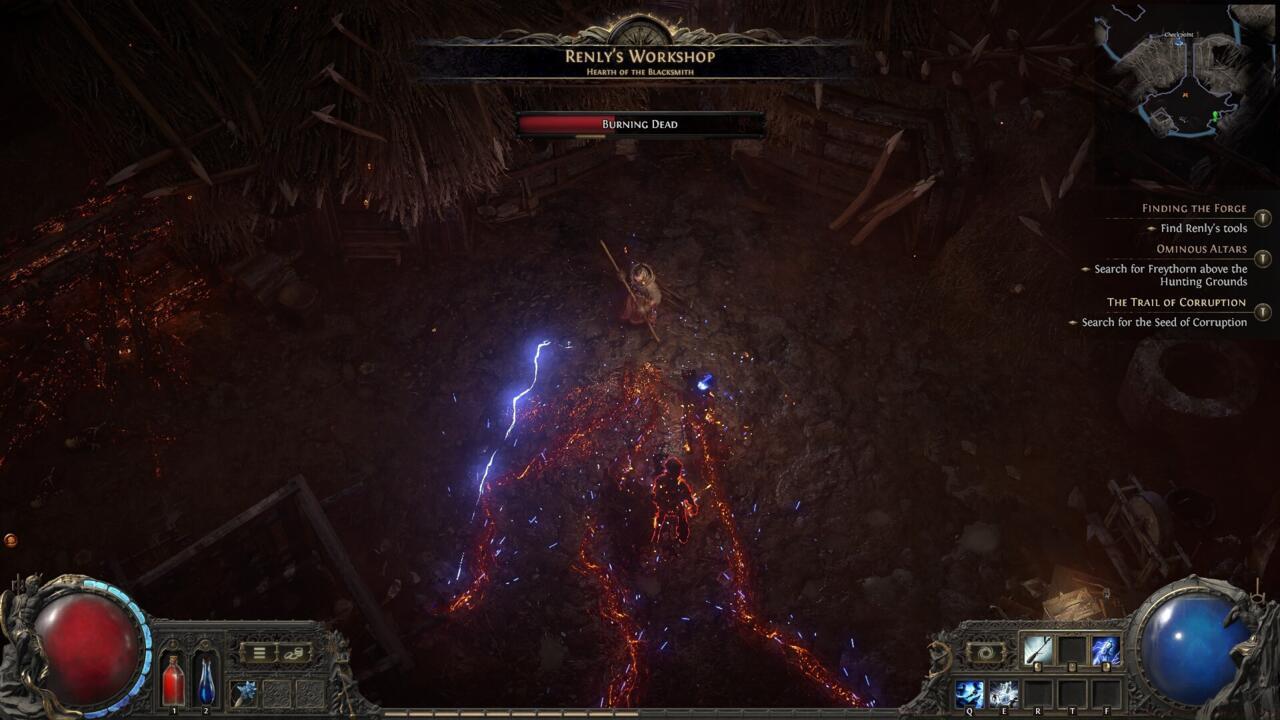Select the blue crystal mace slot
This screenshot has height=720, width=1280.
244,692
